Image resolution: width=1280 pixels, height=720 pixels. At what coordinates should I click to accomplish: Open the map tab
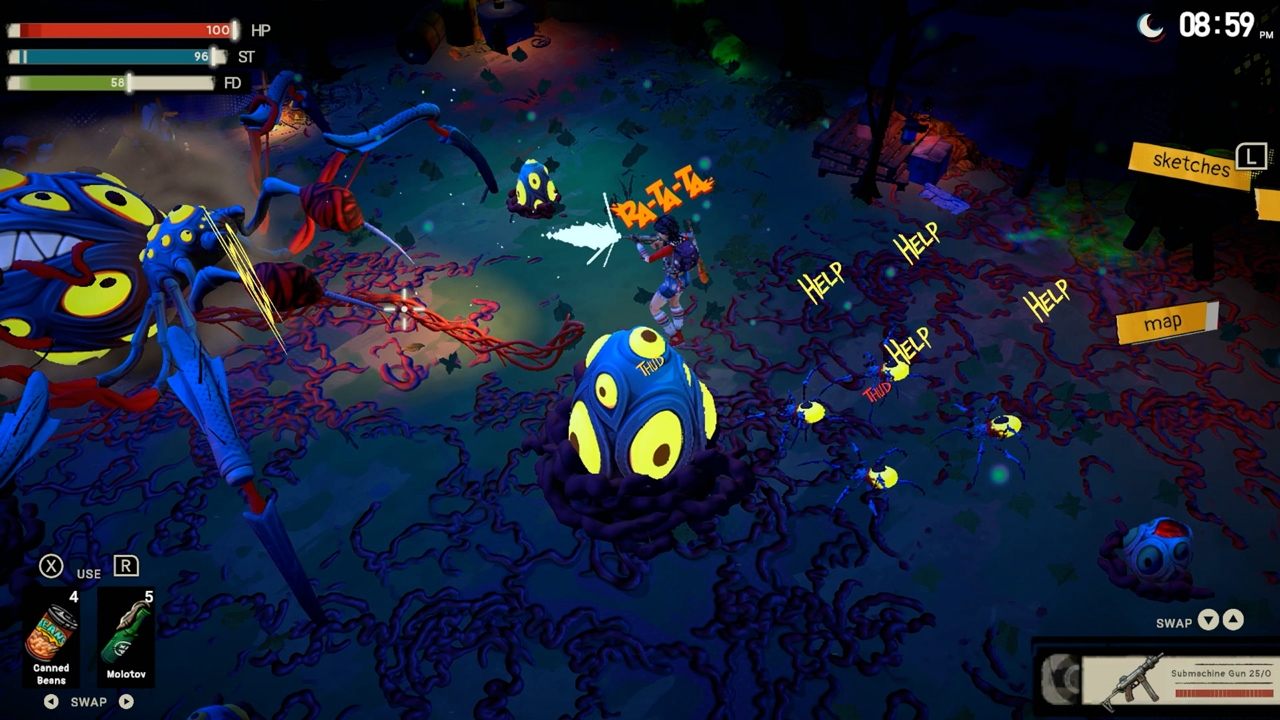coord(1164,322)
